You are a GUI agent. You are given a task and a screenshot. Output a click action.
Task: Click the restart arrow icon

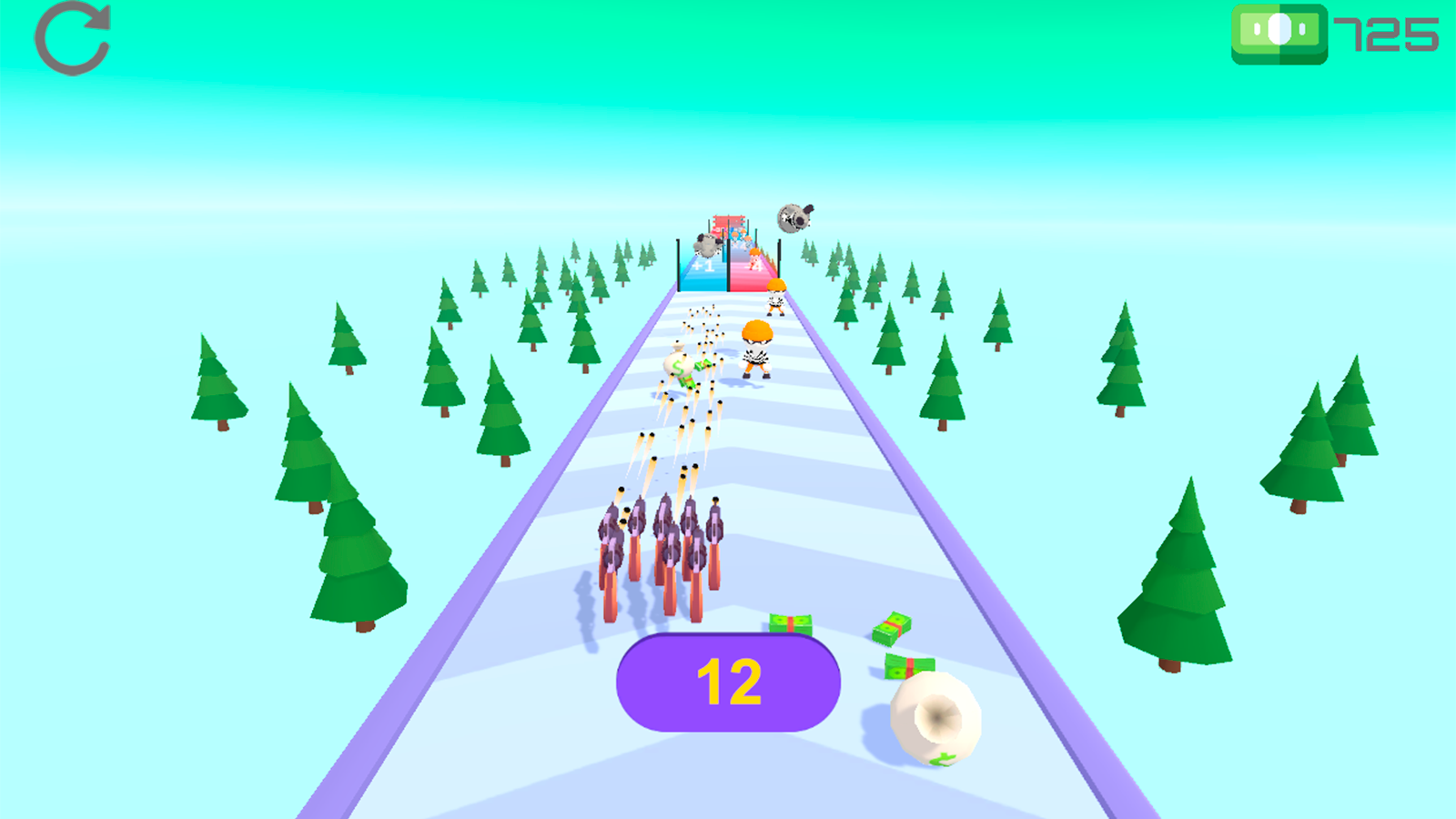click(71, 38)
